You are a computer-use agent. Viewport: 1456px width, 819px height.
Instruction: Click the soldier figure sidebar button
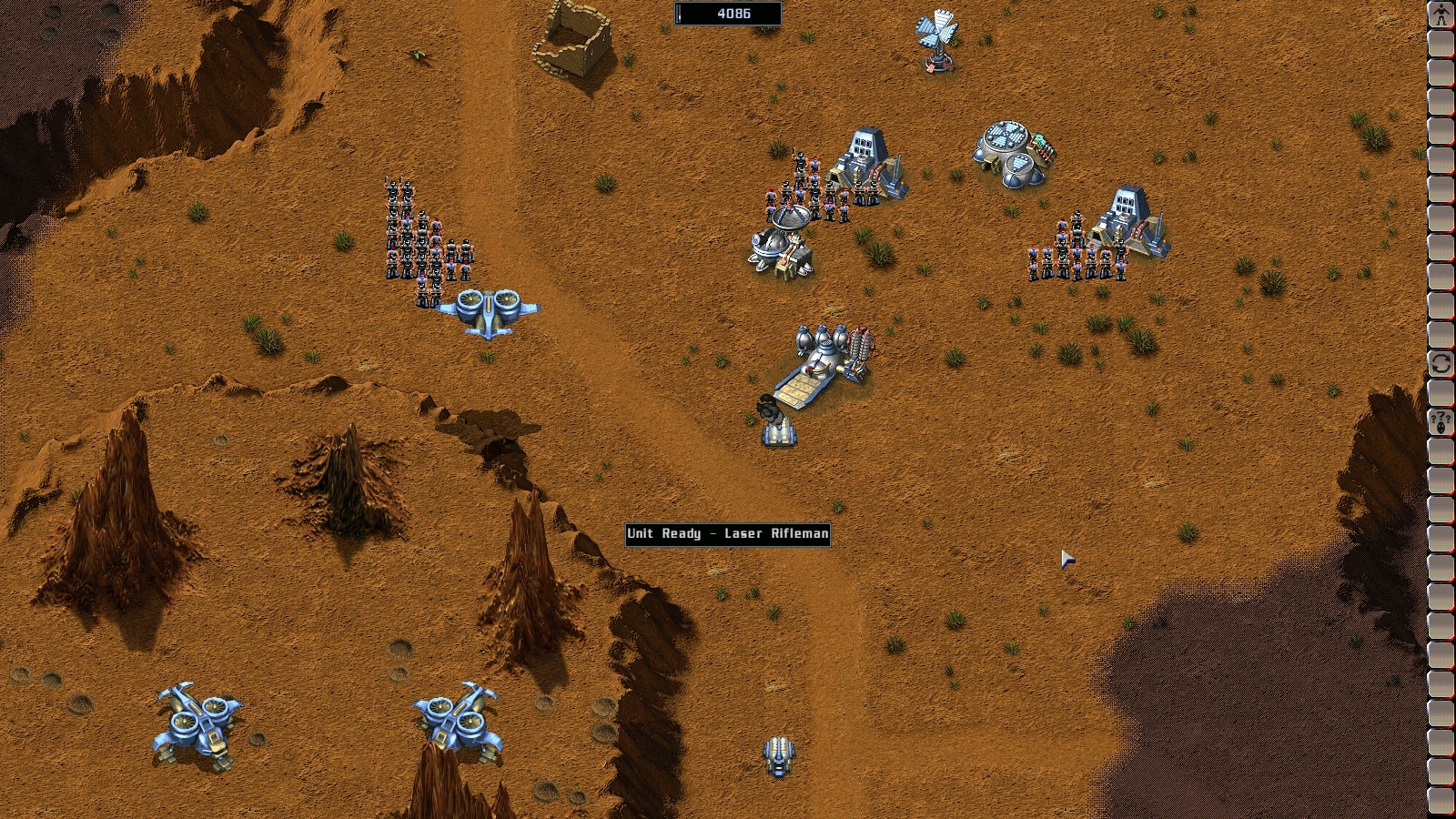(x=1441, y=15)
